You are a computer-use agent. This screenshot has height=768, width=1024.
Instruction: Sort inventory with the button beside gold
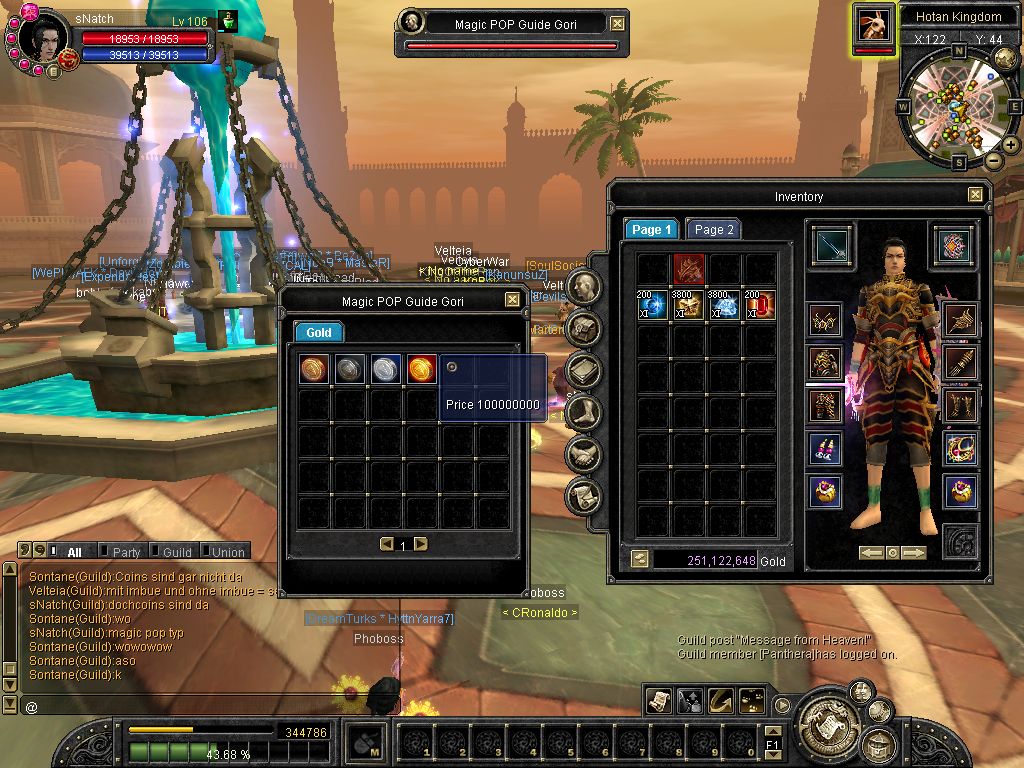click(639, 560)
